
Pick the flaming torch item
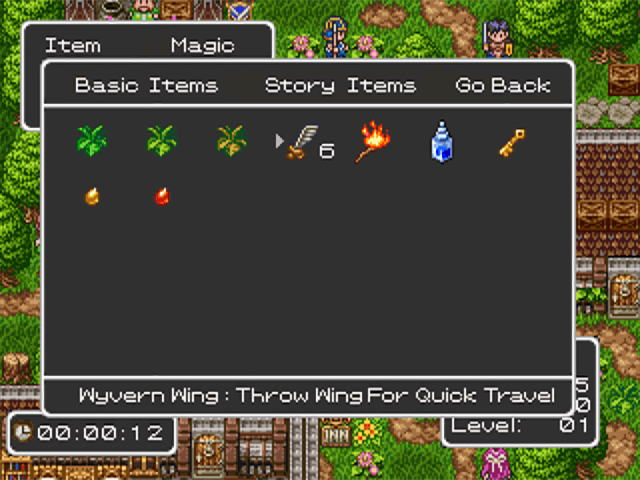point(372,141)
